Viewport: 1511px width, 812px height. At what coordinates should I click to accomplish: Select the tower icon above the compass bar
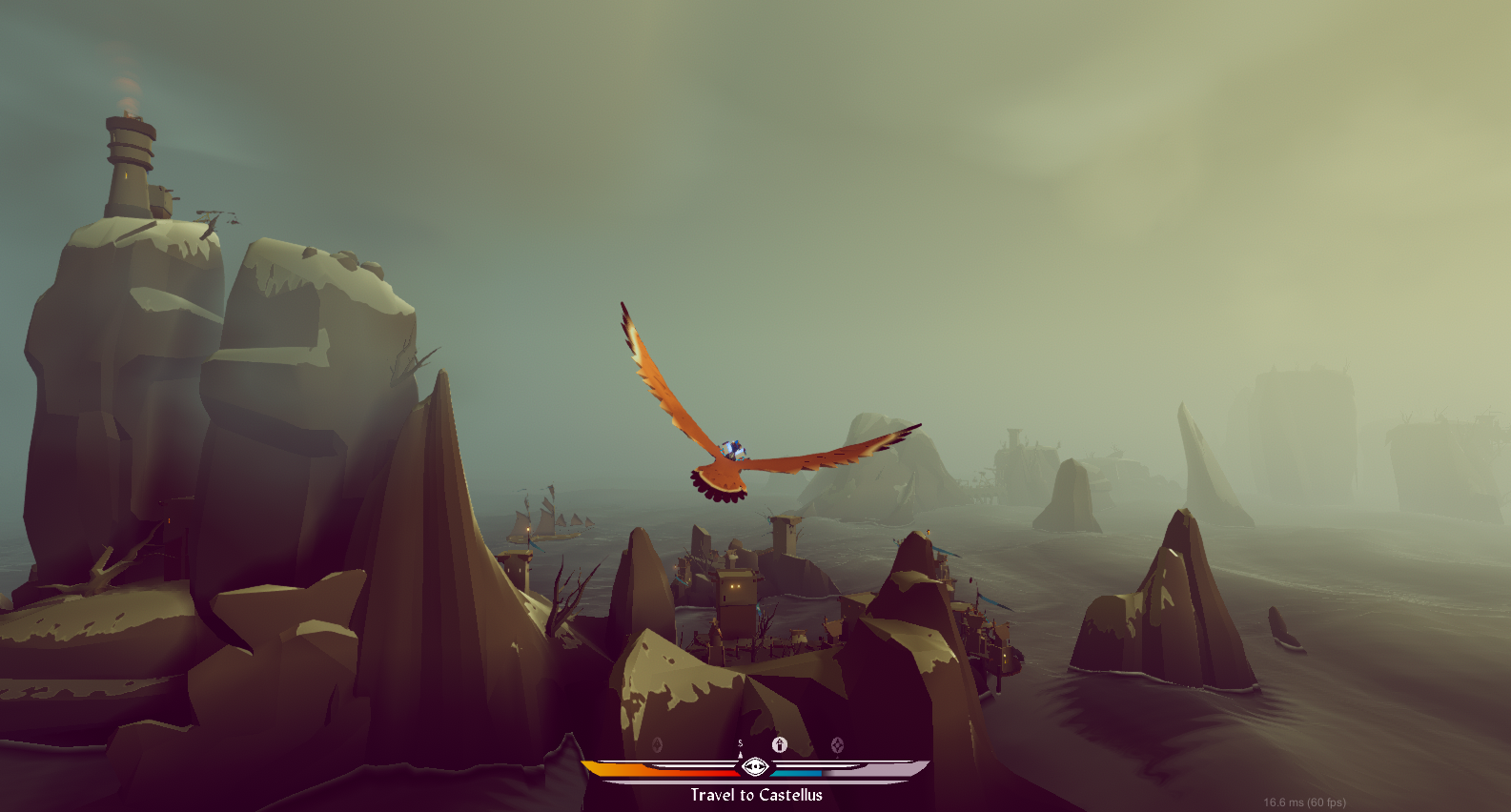782,744
